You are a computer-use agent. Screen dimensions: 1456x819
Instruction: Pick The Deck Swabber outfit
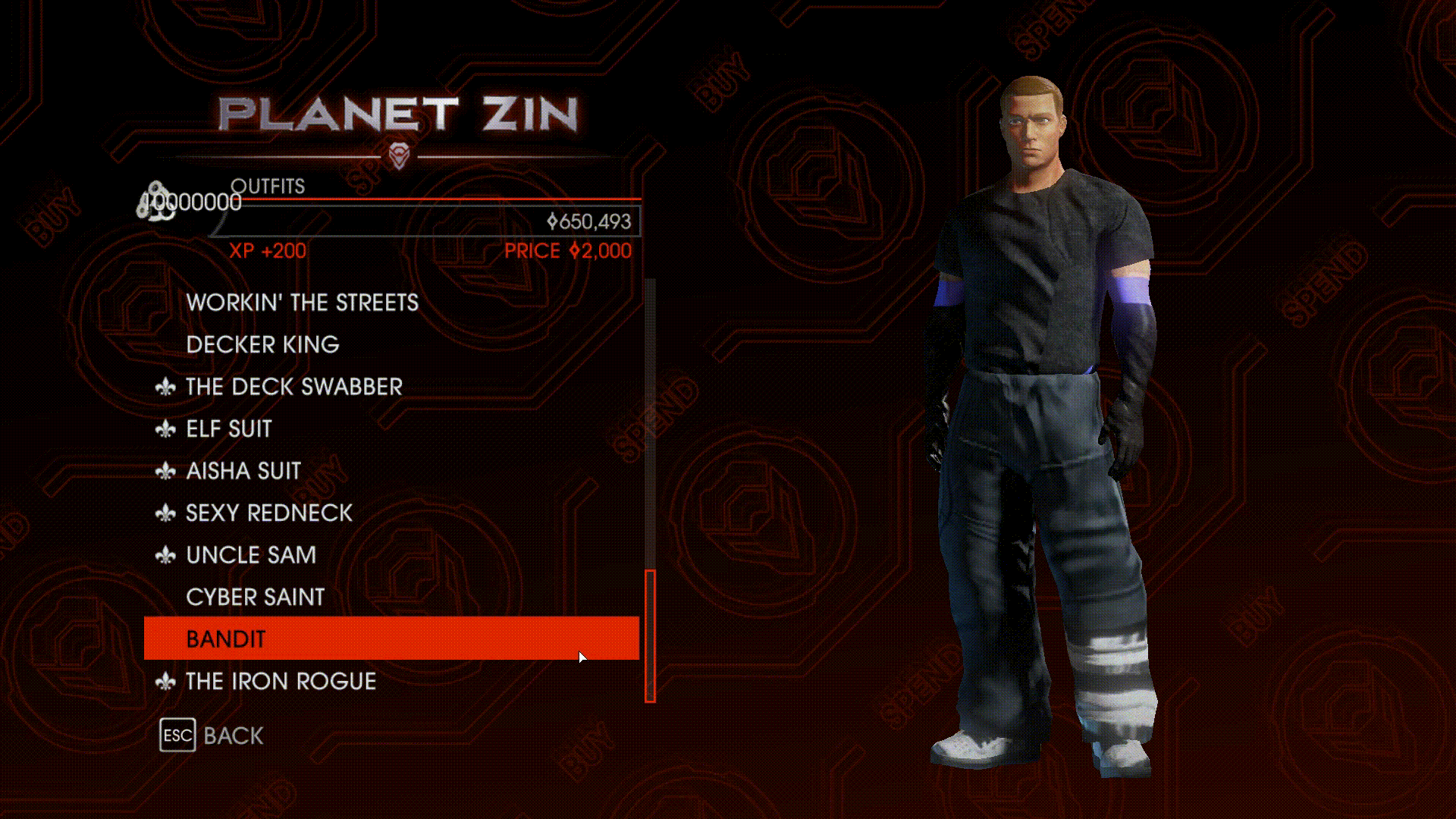tap(293, 387)
